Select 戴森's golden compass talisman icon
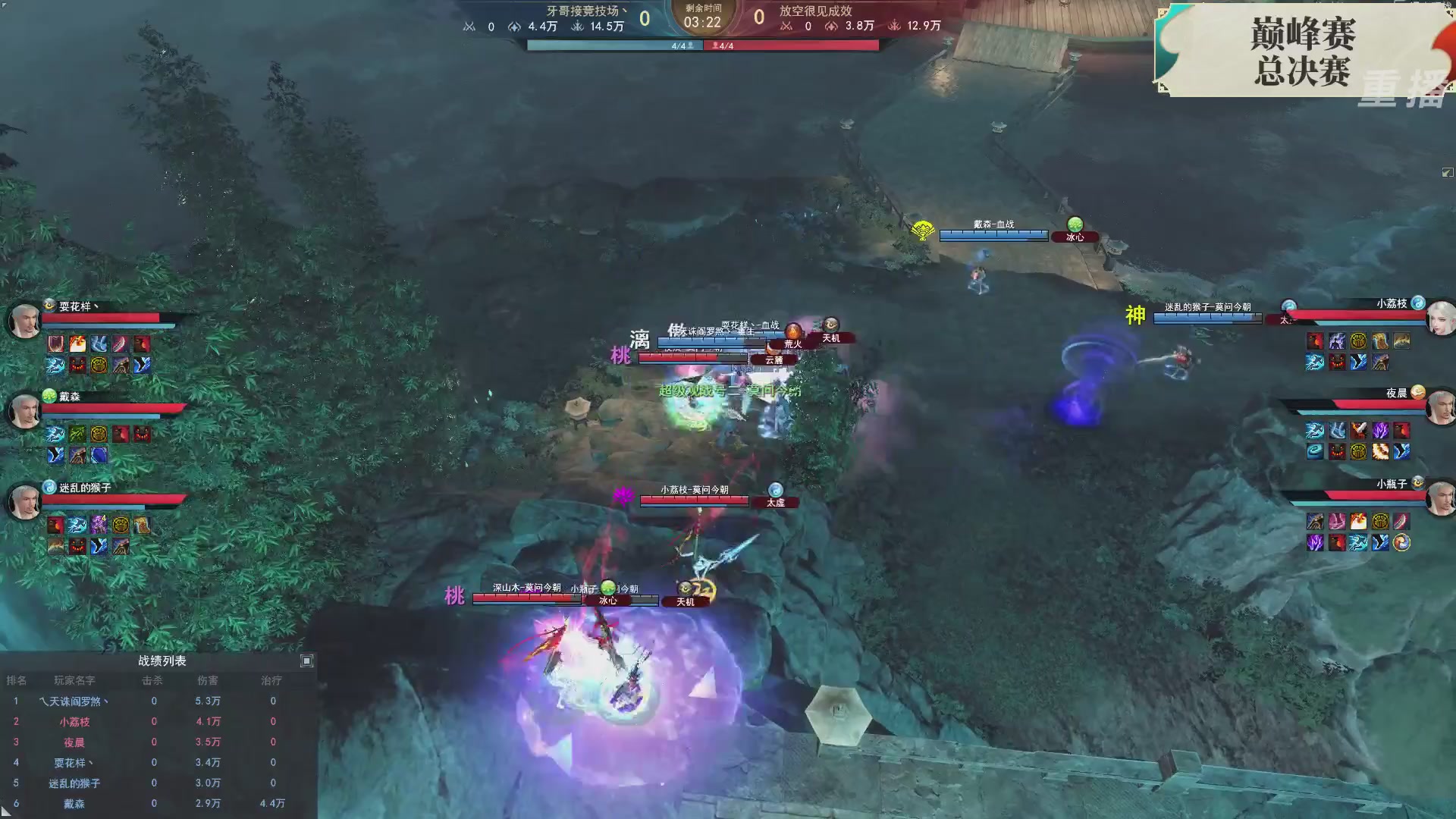 click(100, 434)
